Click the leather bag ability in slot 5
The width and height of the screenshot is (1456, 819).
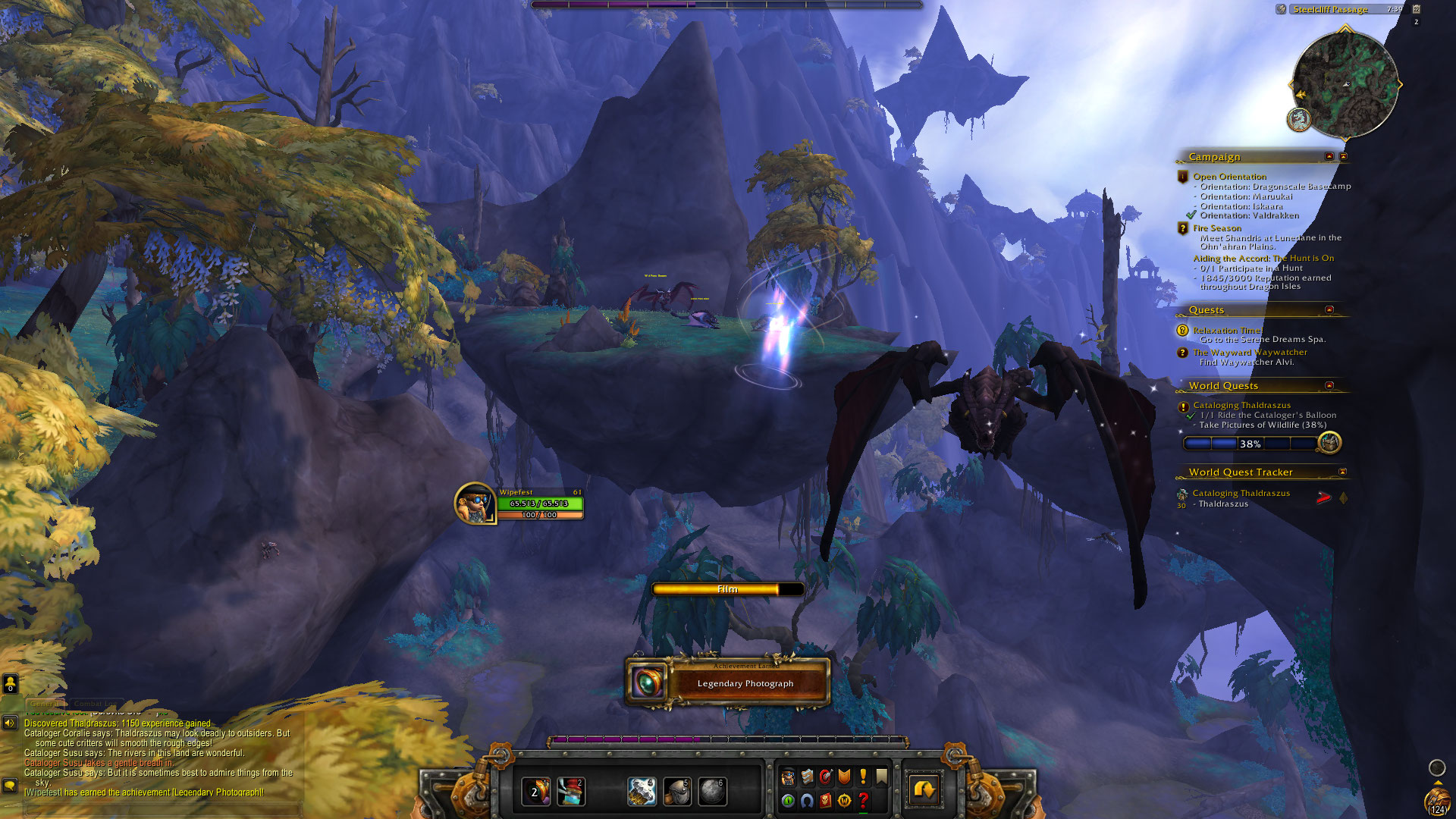[x=677, y=792]
